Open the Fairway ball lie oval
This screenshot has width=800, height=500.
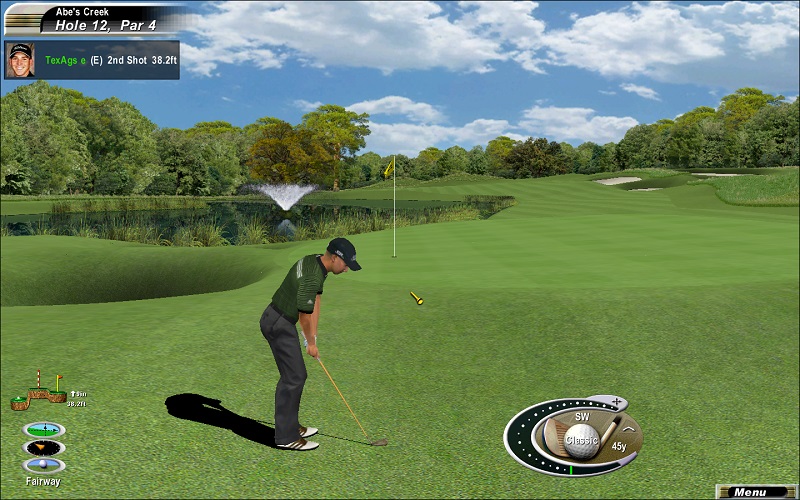pos(44,465)
